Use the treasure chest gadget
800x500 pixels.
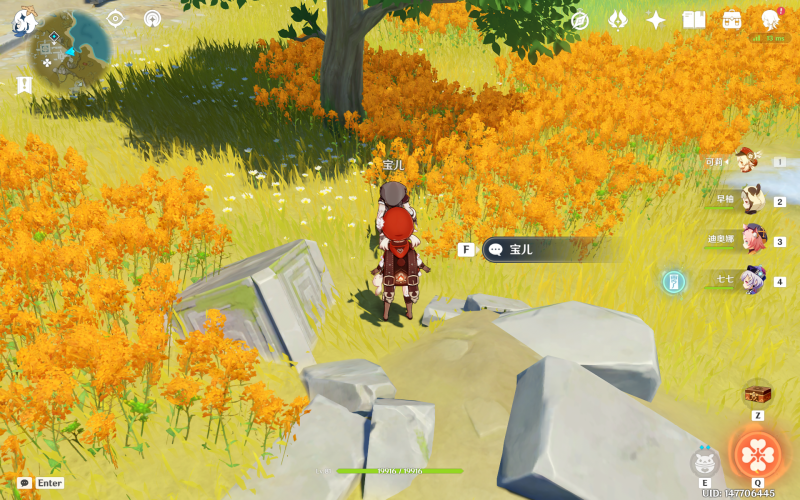[x=757, y=392]
